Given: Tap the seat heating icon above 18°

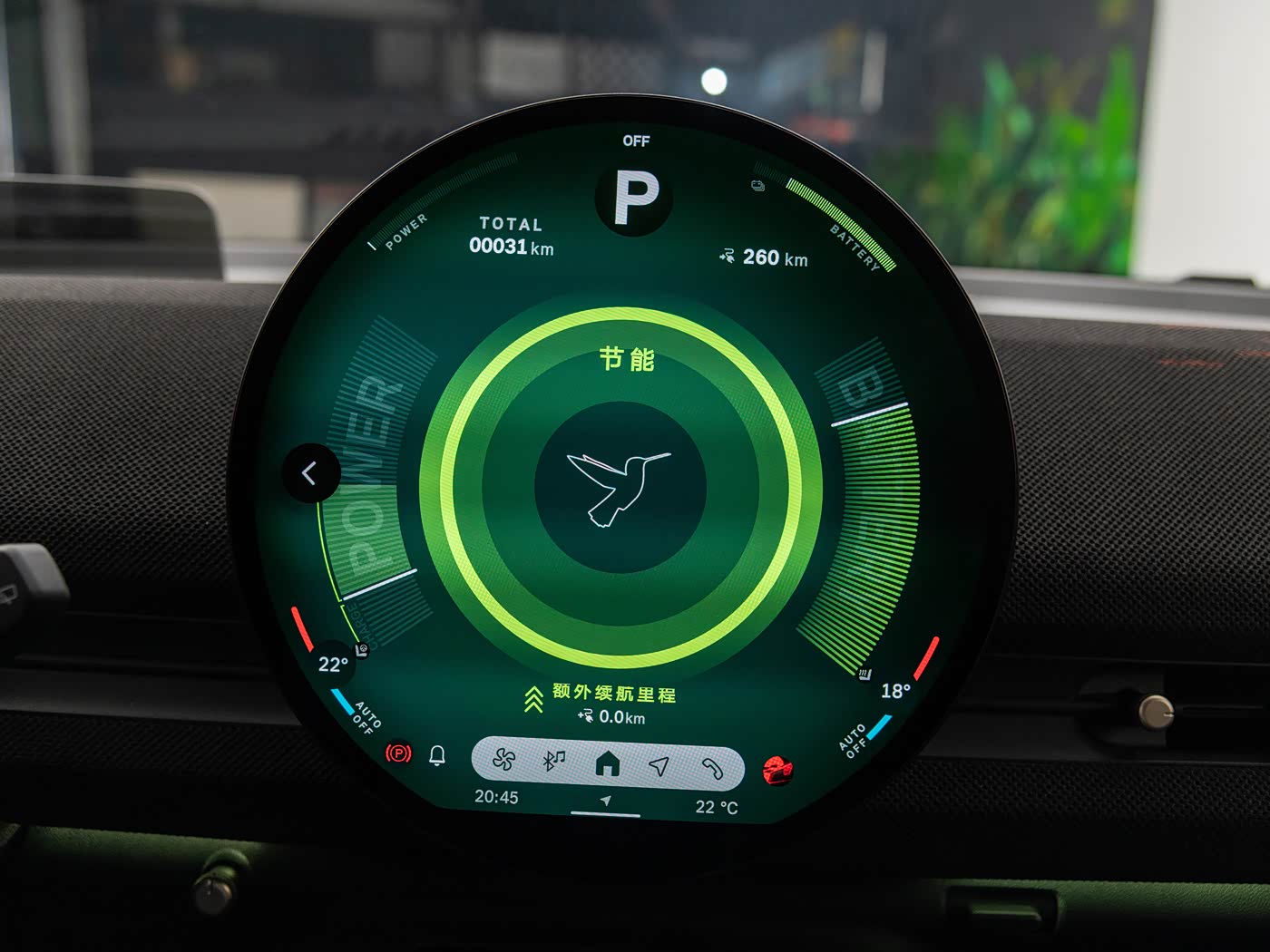Looking at the screenshot, I should pyautogui.click(x=865, y=674).
